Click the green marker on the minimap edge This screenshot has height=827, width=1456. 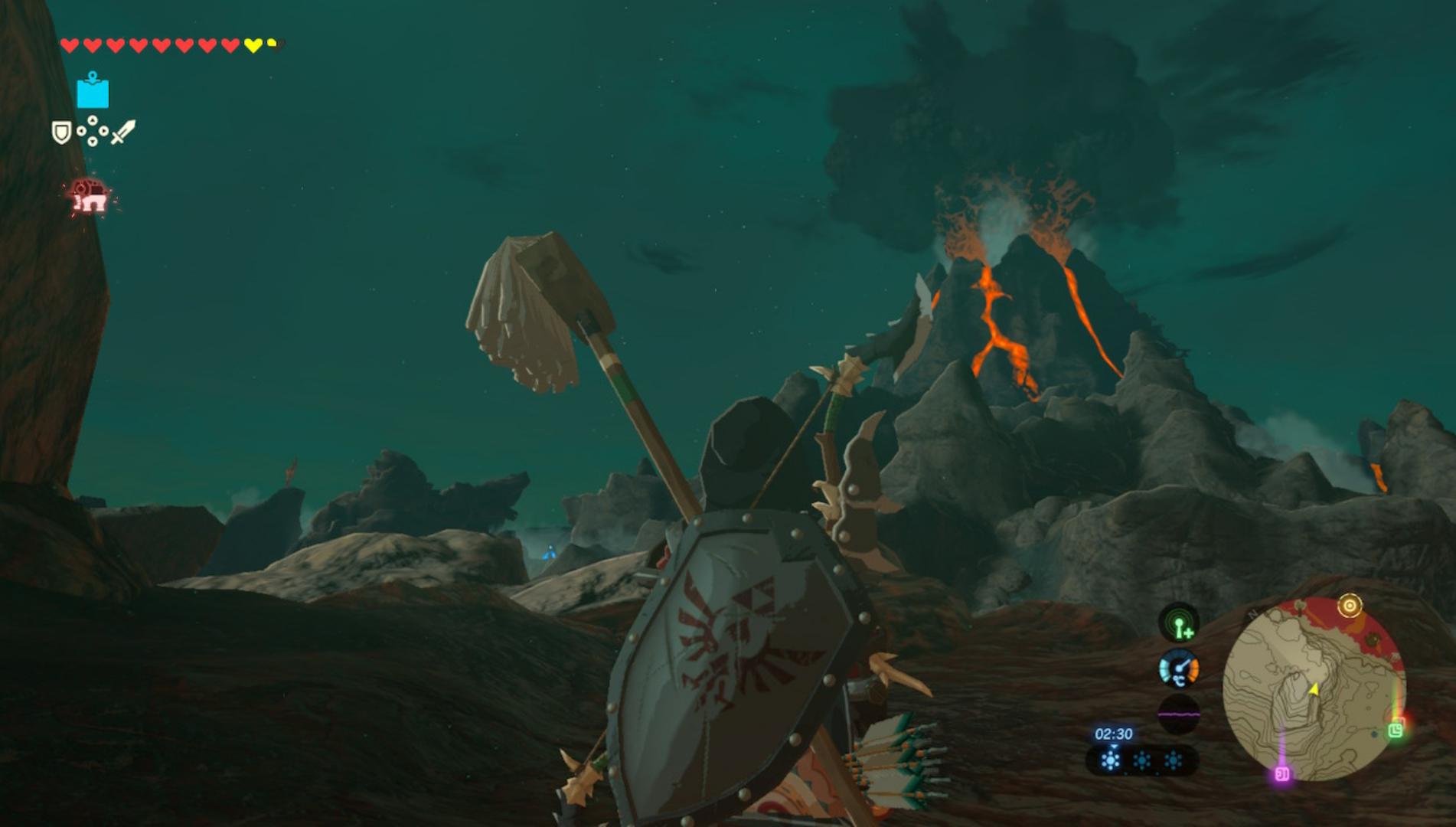pyautogui.click(x=1396, y=731)
